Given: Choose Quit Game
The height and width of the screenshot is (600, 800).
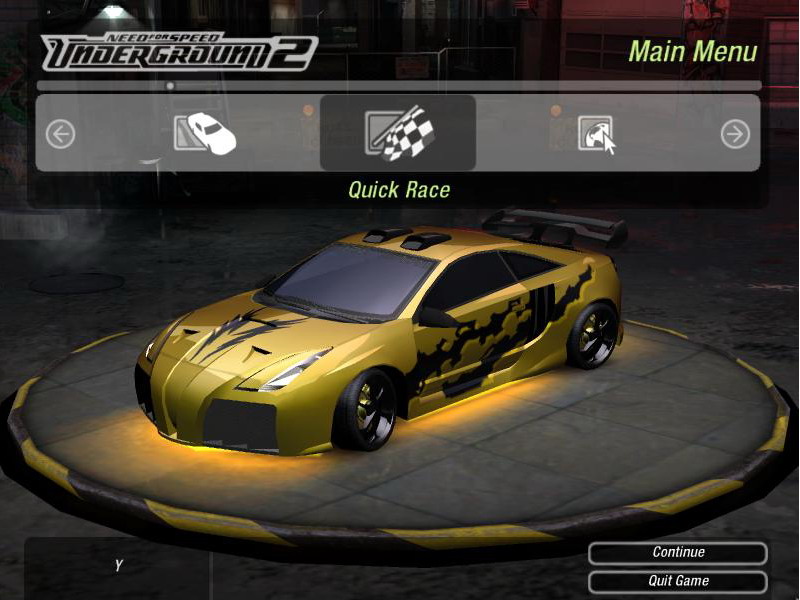Looking at the screenshot, I should pyautogui.click(x=678, y=581).
